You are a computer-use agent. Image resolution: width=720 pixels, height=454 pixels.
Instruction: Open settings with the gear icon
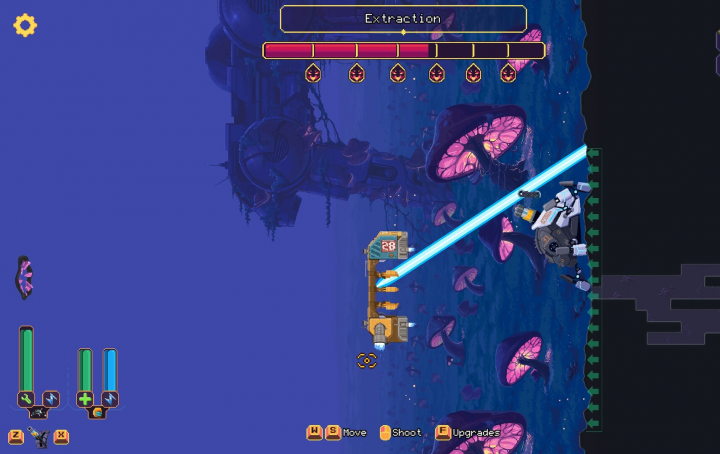pyautogui.click(x=25, y=25)
